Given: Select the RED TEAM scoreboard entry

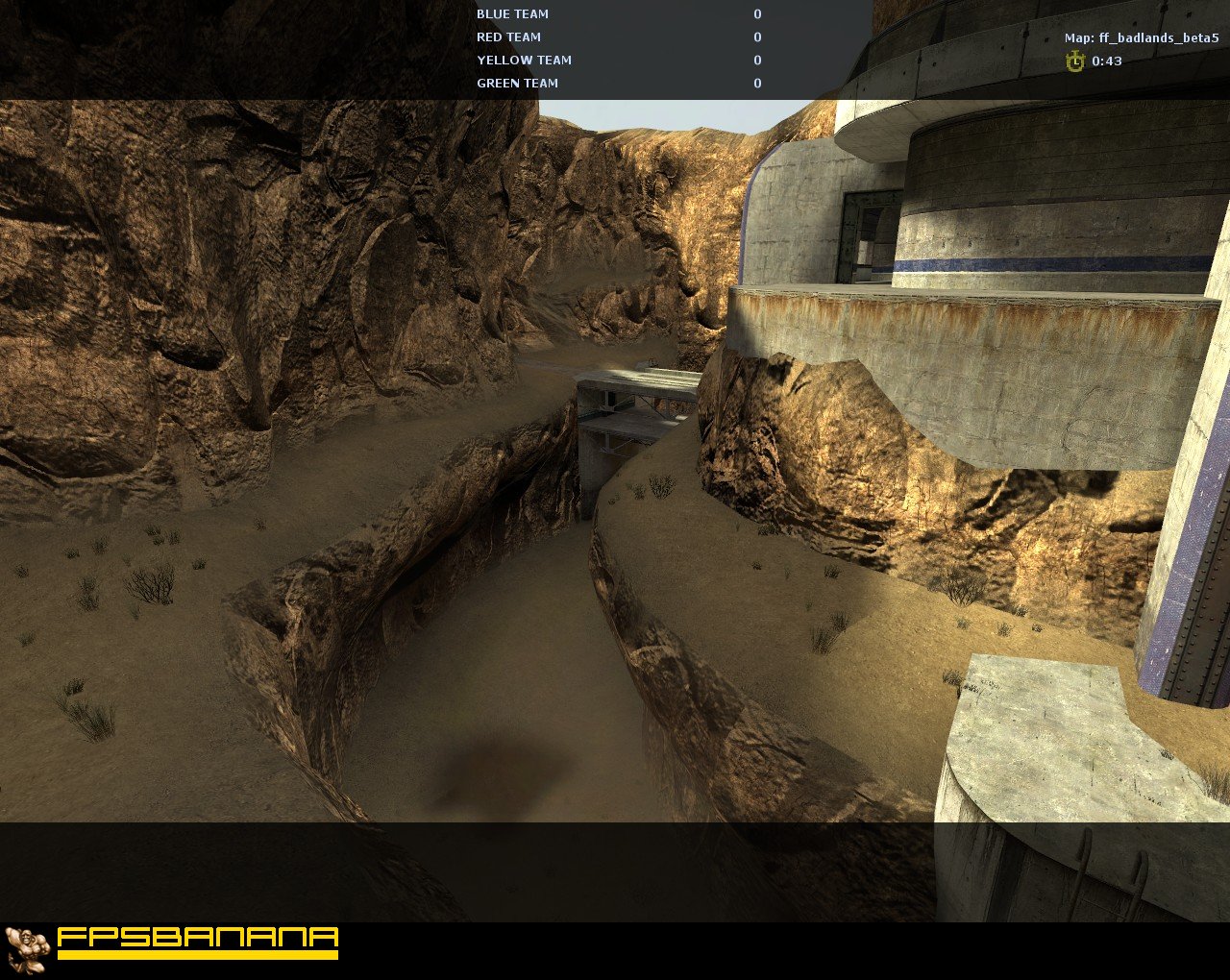Looking at the screenshot, I should click(507, 37).
